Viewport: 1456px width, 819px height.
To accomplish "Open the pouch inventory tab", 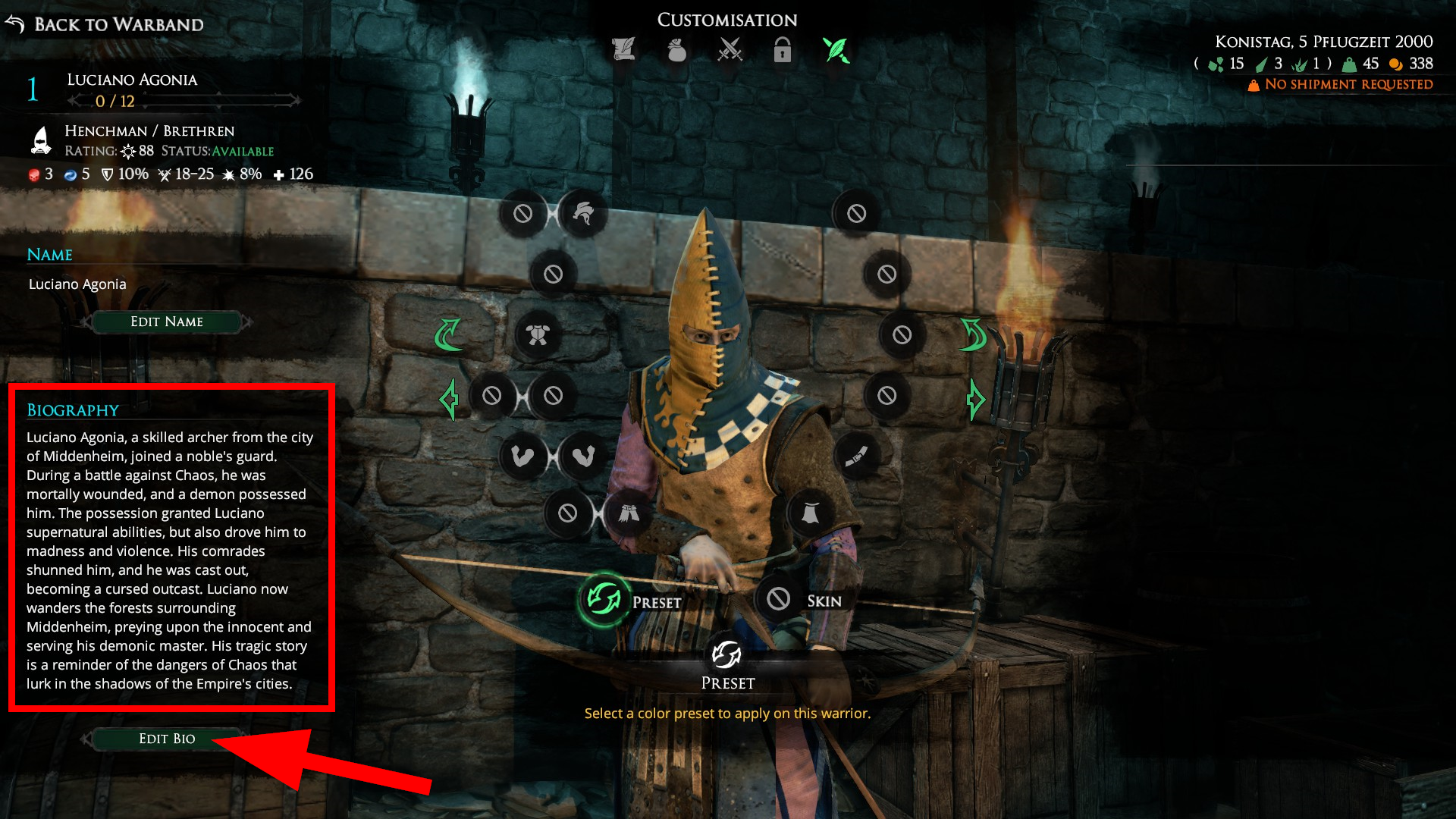I will pos(676,50).
